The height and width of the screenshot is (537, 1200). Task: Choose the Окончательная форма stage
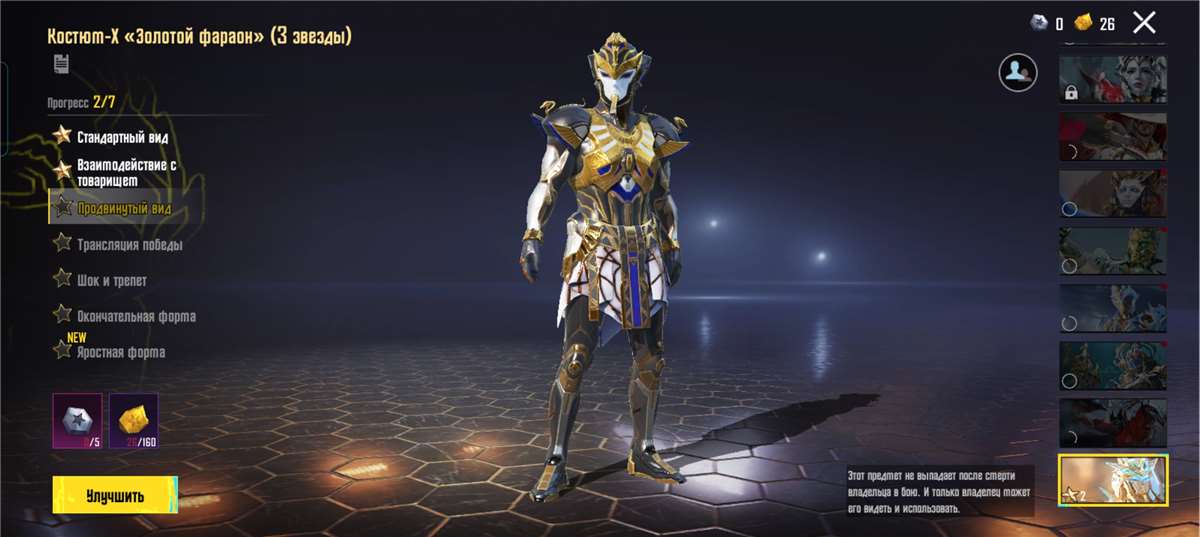click(x=135, y=316)
